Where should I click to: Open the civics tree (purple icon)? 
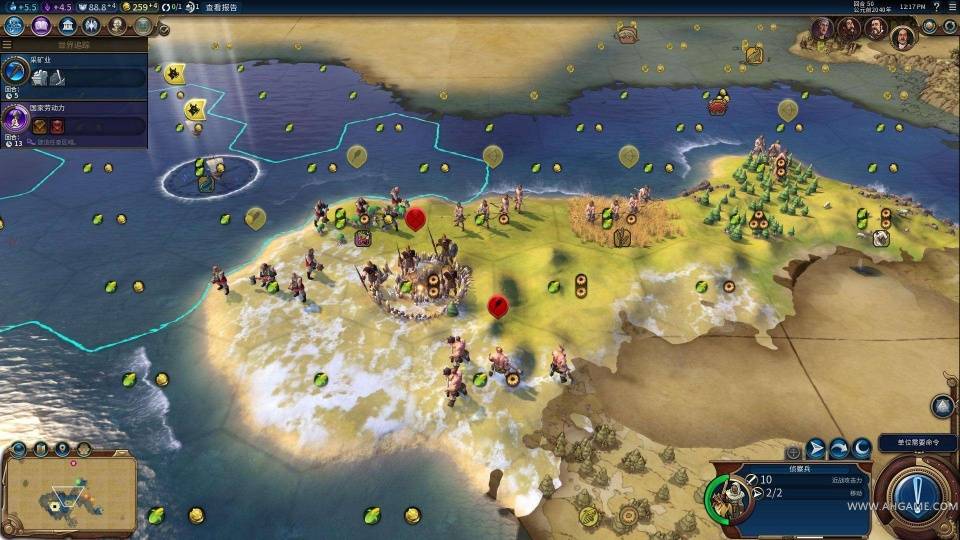[x=41, y=26]
